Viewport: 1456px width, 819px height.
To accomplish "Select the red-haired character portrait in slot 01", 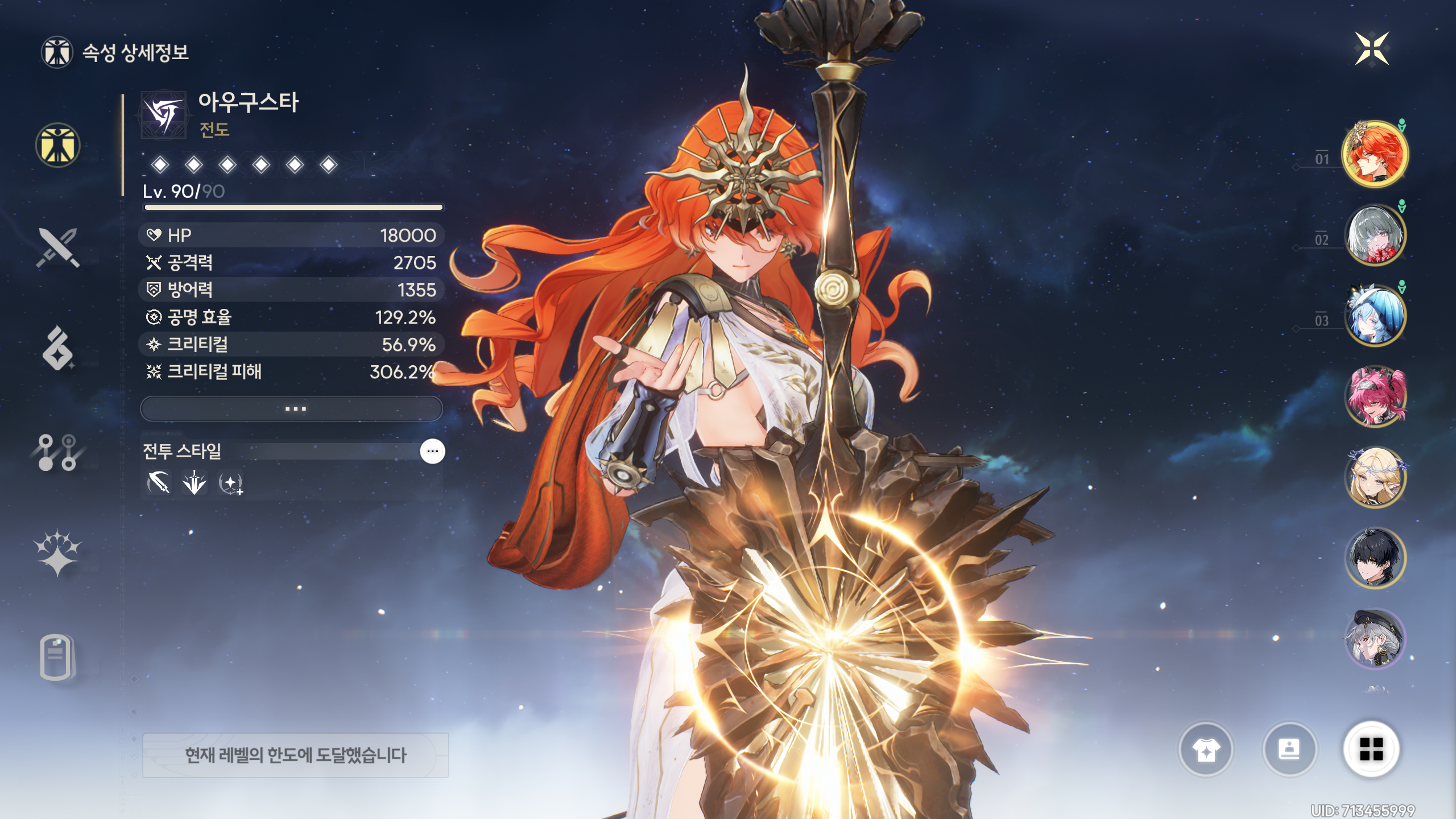I will coord(1375,154).
